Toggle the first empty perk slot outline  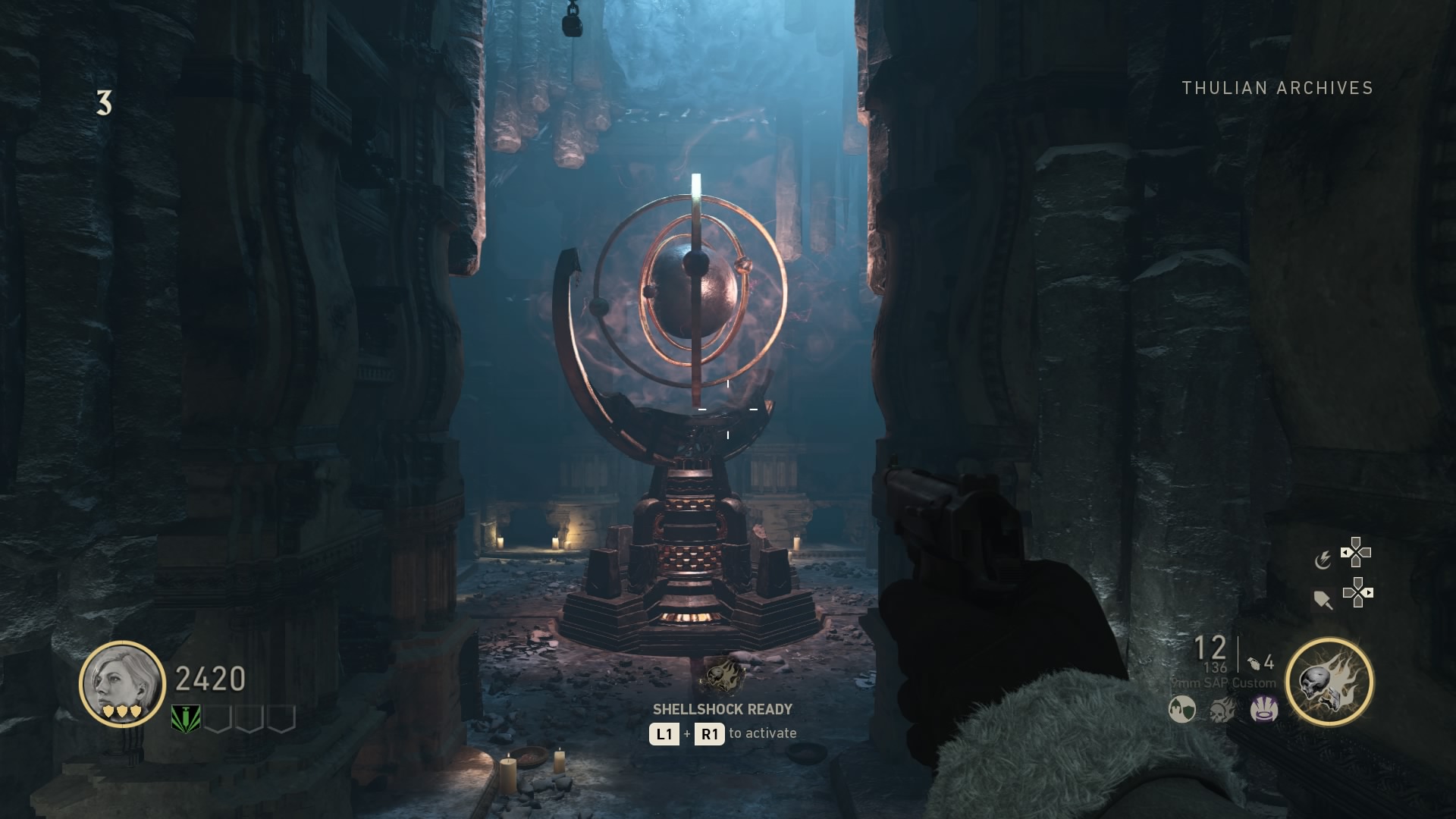(218, 719)
